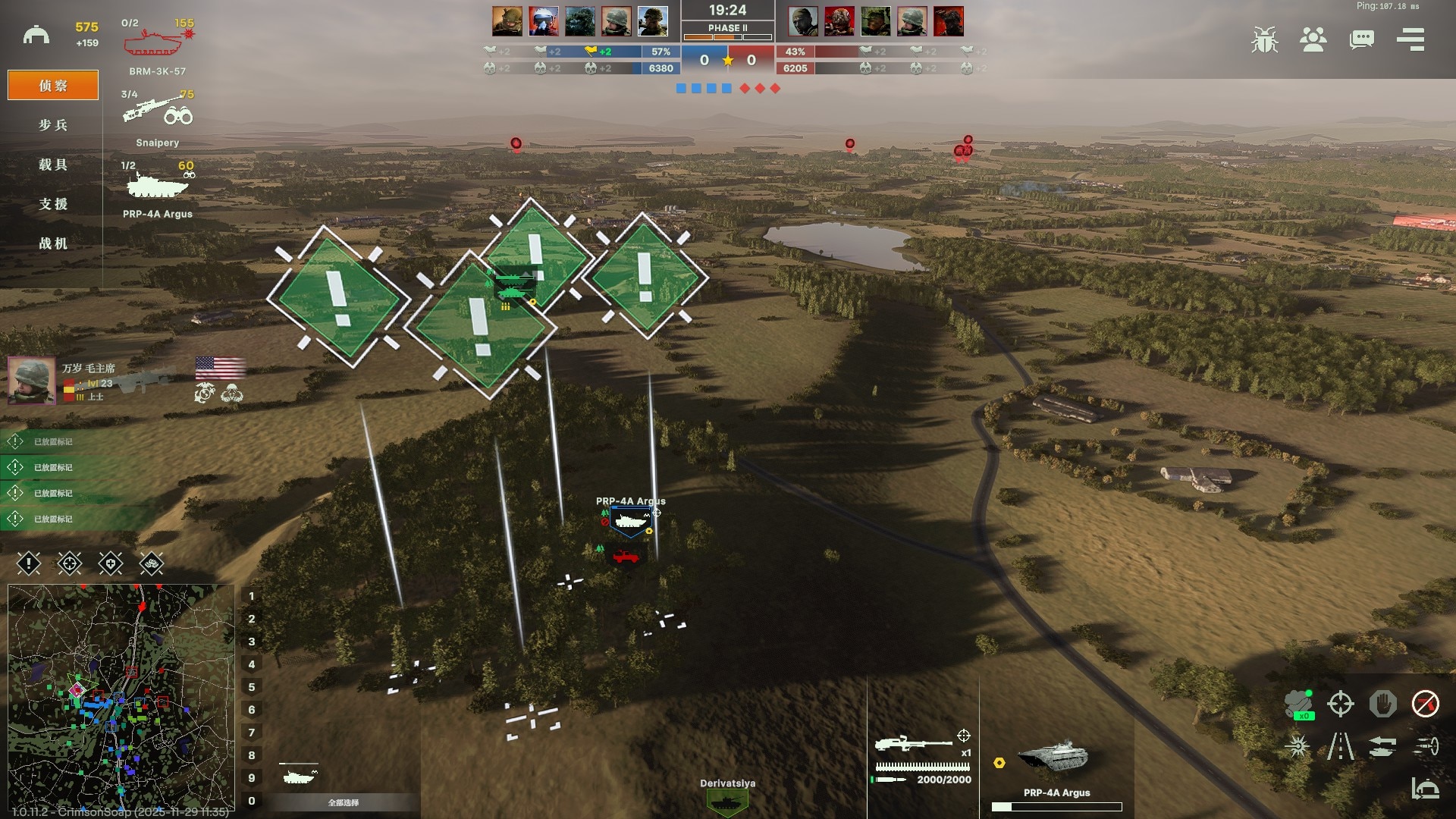Choose the BRM-3K-57 recon vehicle card

click(157, 47)
